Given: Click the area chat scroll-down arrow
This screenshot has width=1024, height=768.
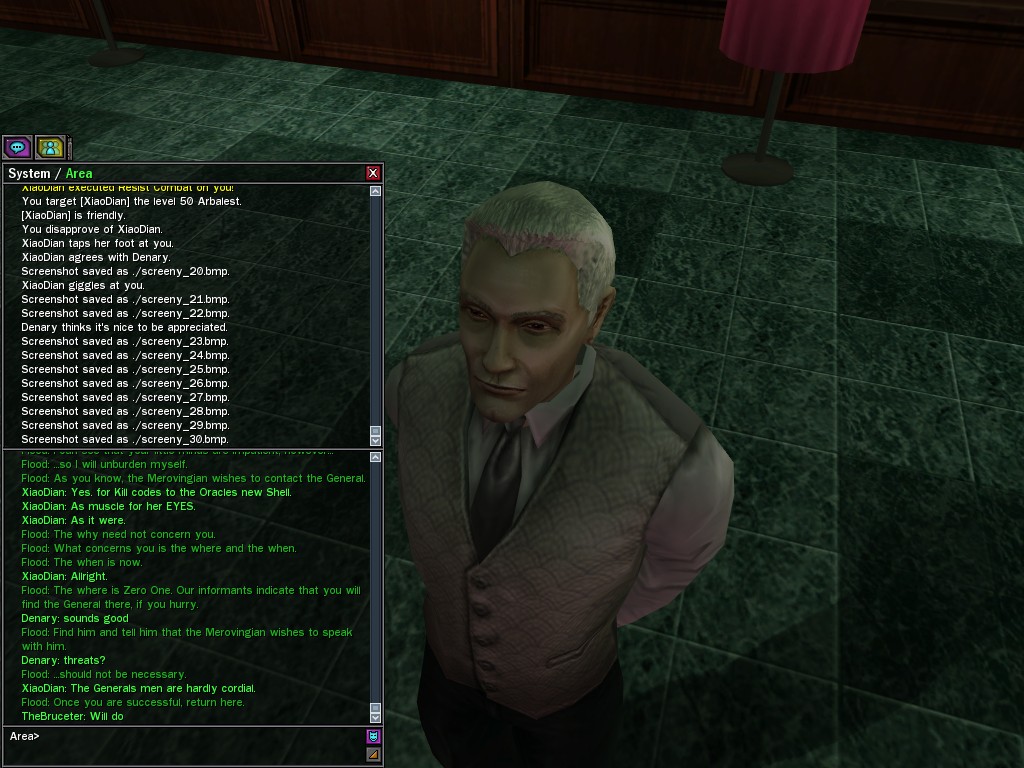Looking at the screenshot, I should pyautogui.click(x=376, y=717).
